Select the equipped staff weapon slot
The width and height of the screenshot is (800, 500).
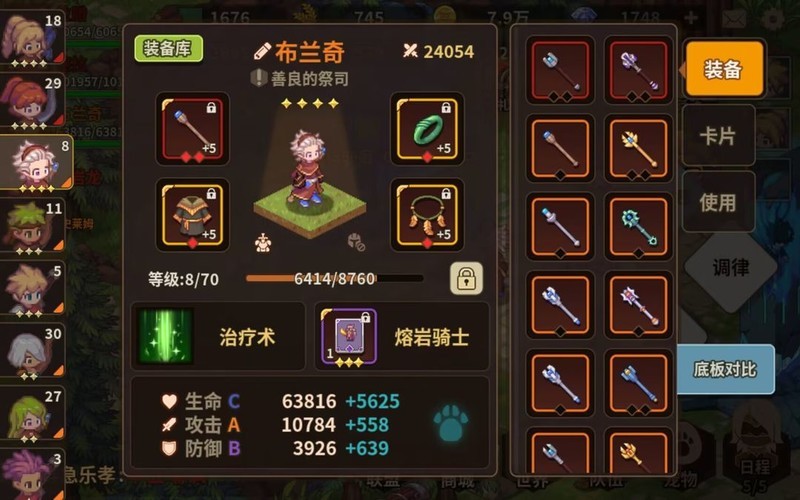click(193, 128)
